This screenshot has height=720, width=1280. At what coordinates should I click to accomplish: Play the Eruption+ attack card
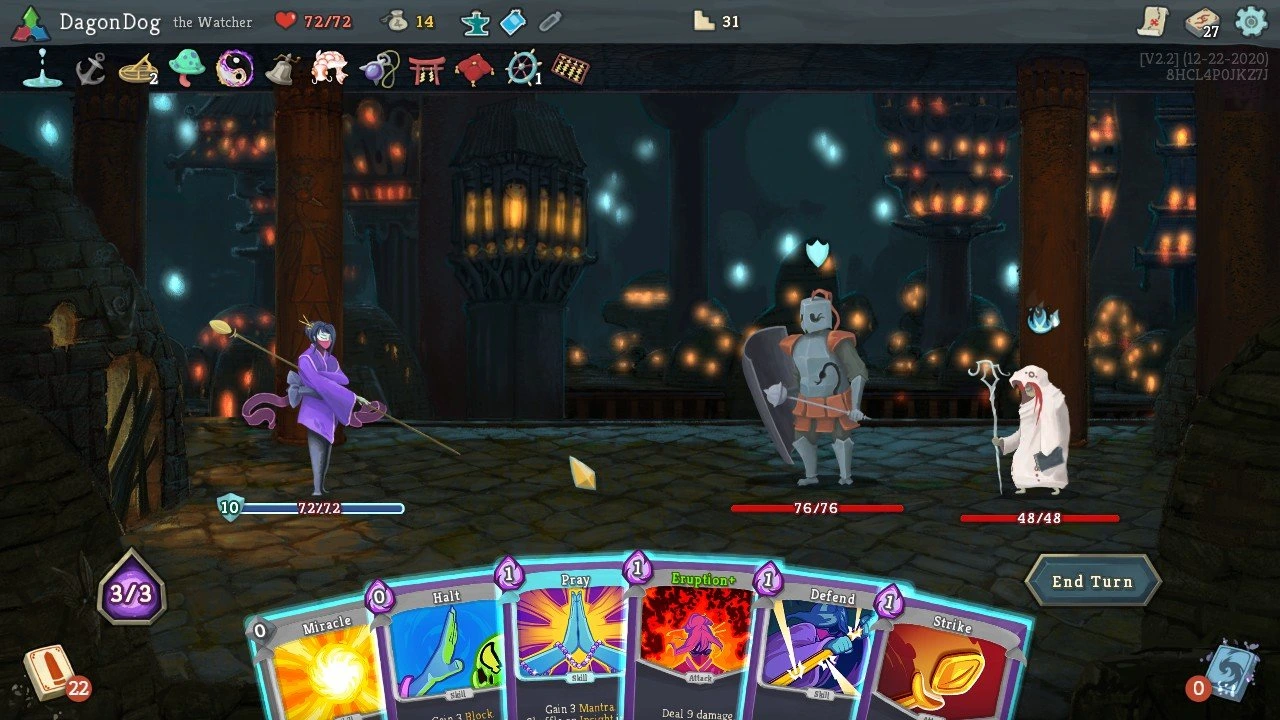click(x=693, y=650)
